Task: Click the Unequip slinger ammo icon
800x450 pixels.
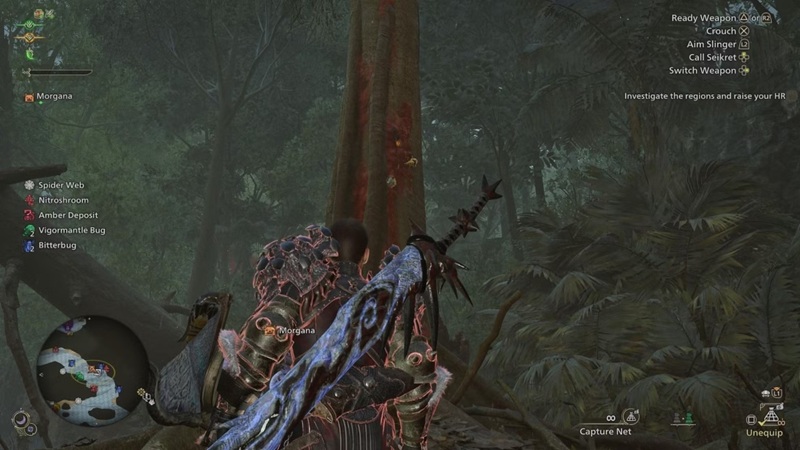Action: [771, 417]
